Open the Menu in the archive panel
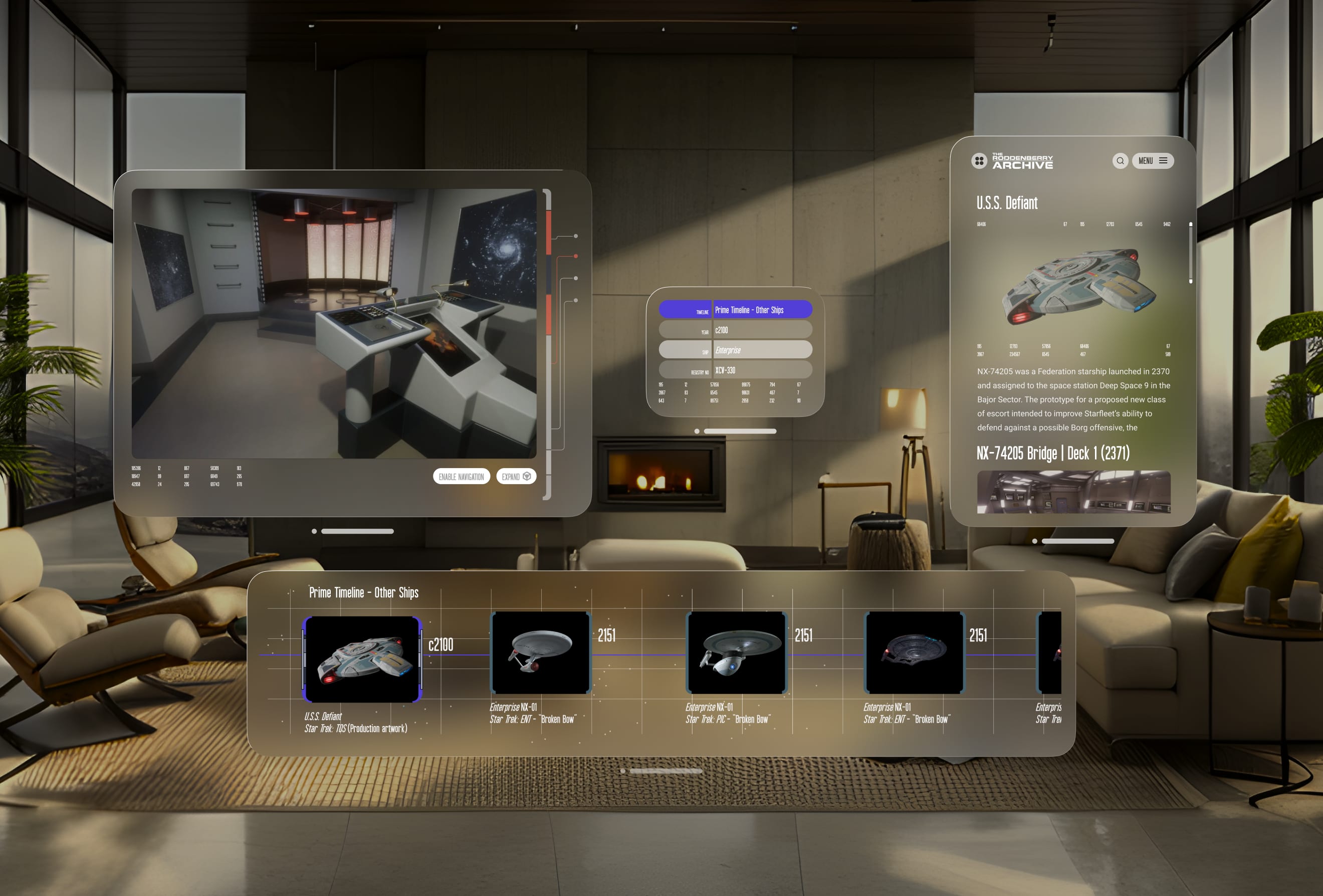Screen dimensions: 1323x896 [x=1152, y=160]
